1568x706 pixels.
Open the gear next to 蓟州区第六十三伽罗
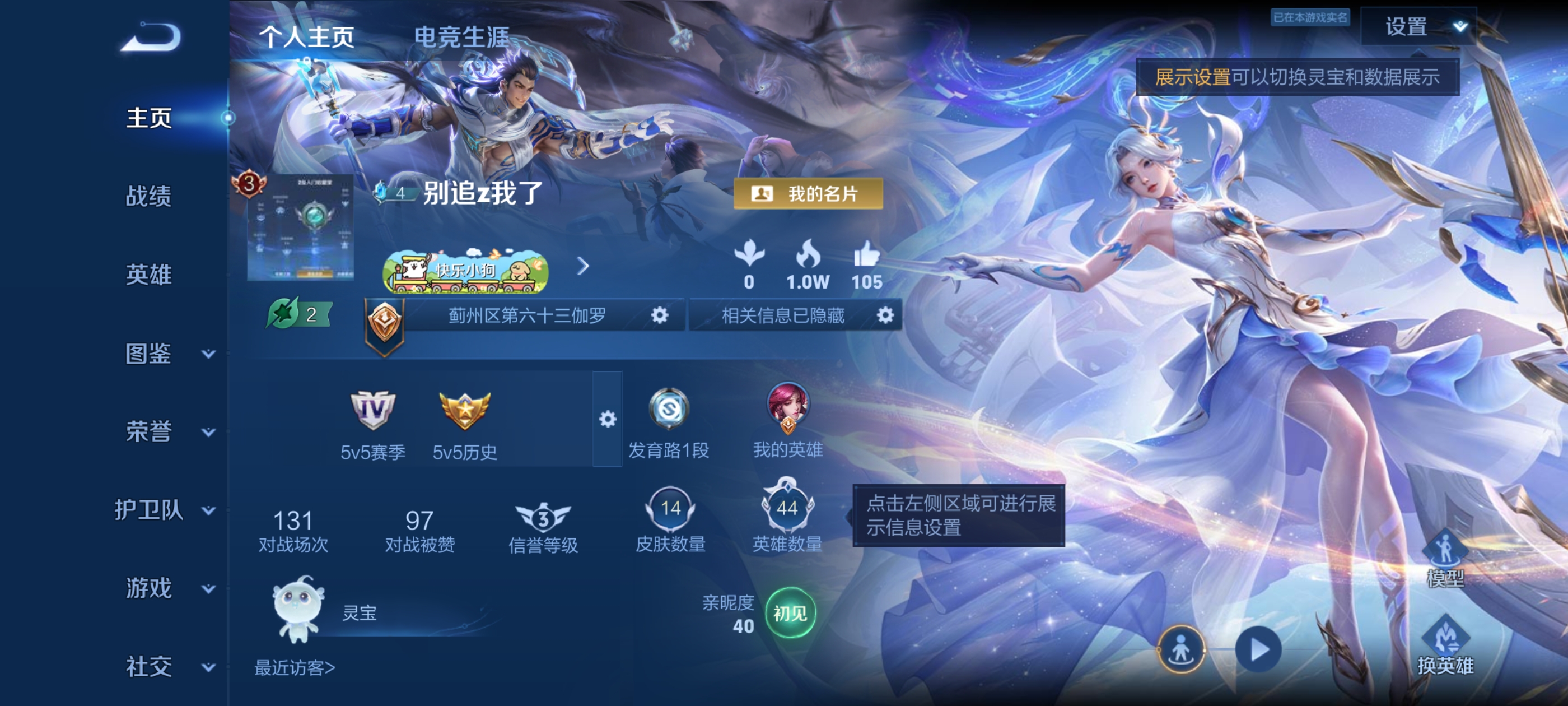pyautogui.click(x=661, y=315)
